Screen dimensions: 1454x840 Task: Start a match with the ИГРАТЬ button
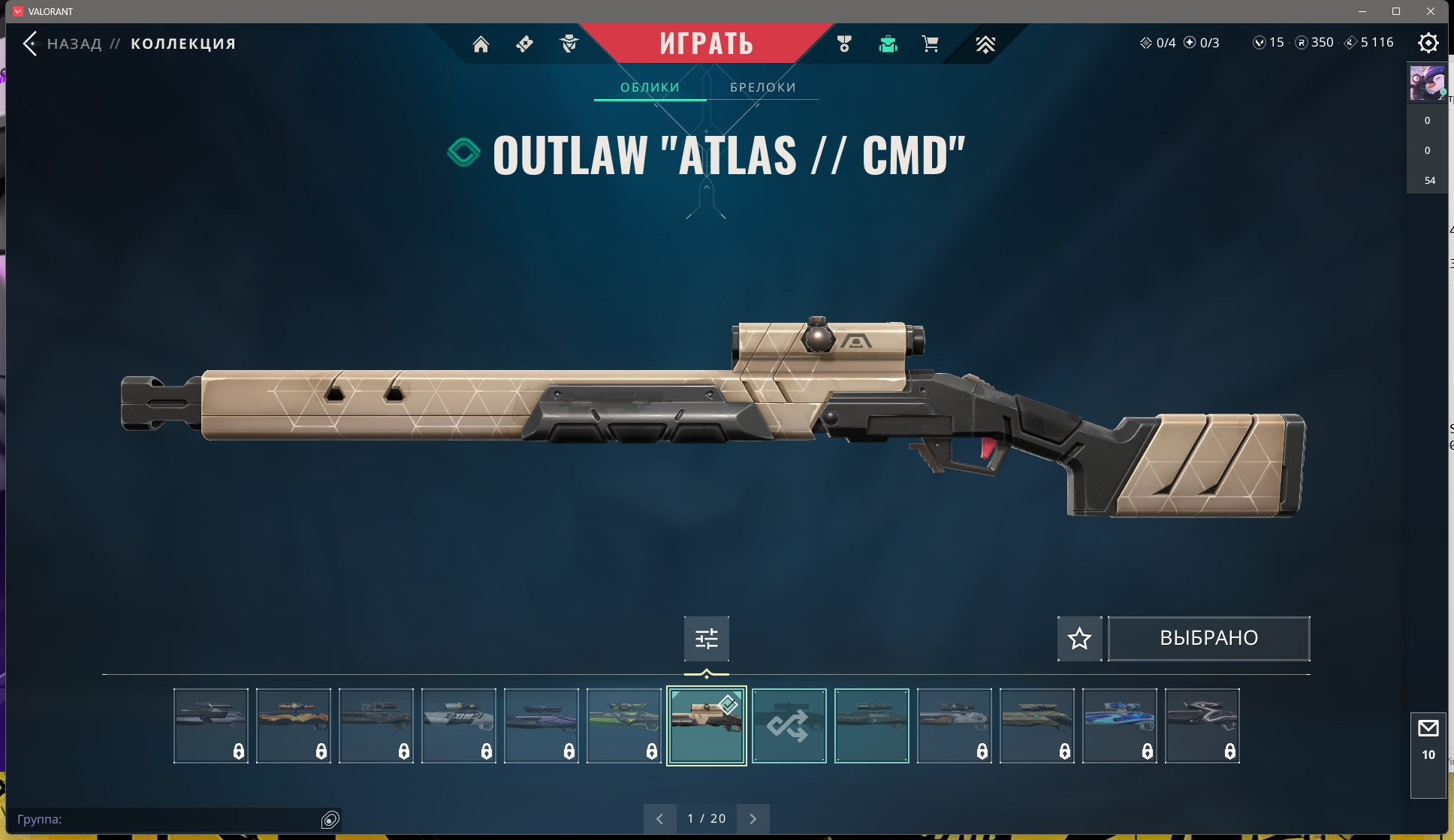(706, 44)
